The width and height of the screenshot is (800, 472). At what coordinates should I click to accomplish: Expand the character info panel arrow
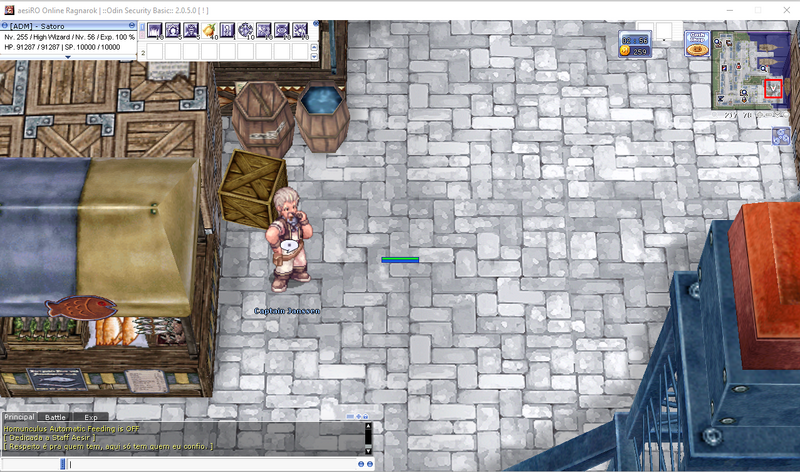coord(68,57)
